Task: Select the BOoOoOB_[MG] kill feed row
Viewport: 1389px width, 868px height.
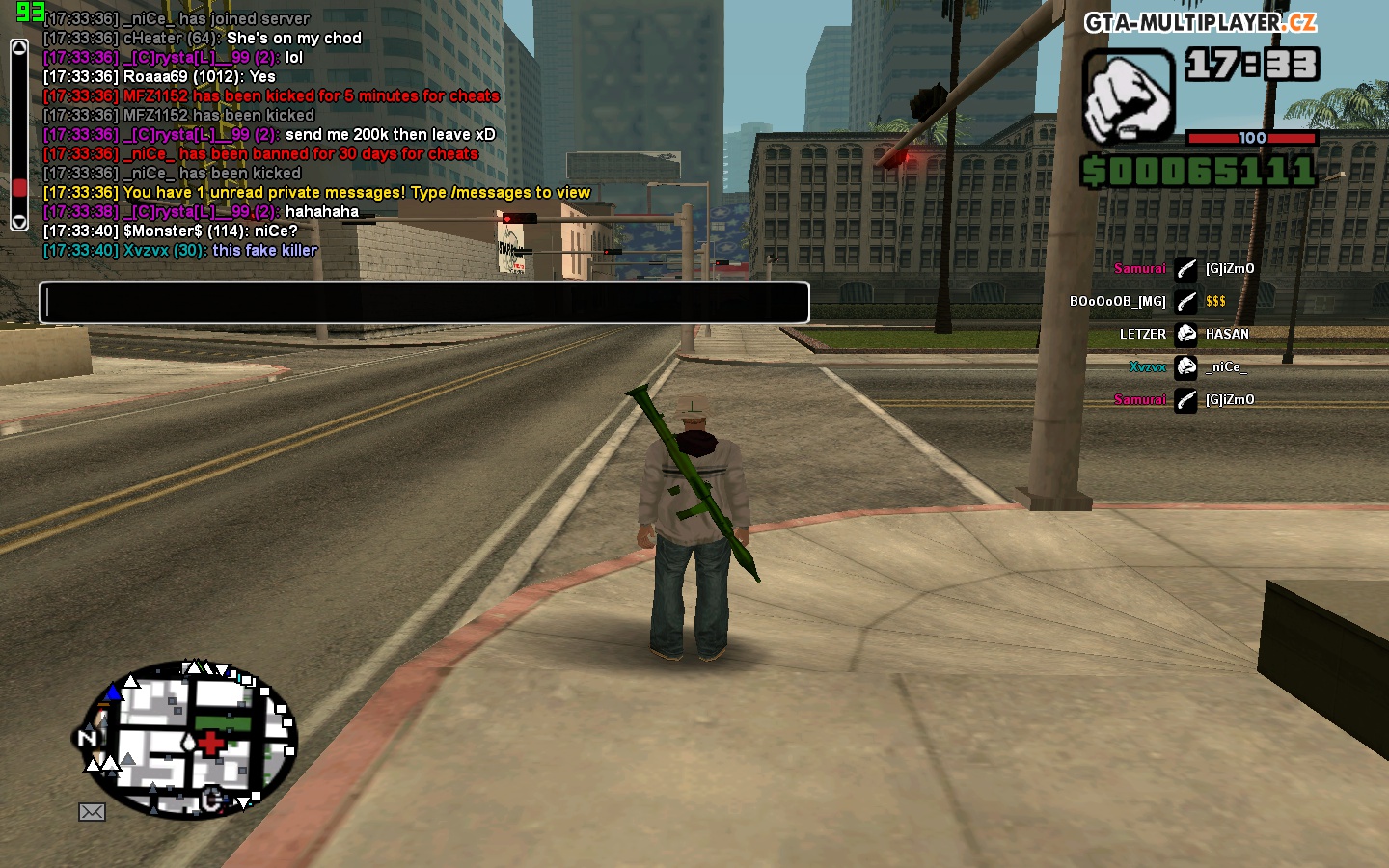Action: [1148, 302]
